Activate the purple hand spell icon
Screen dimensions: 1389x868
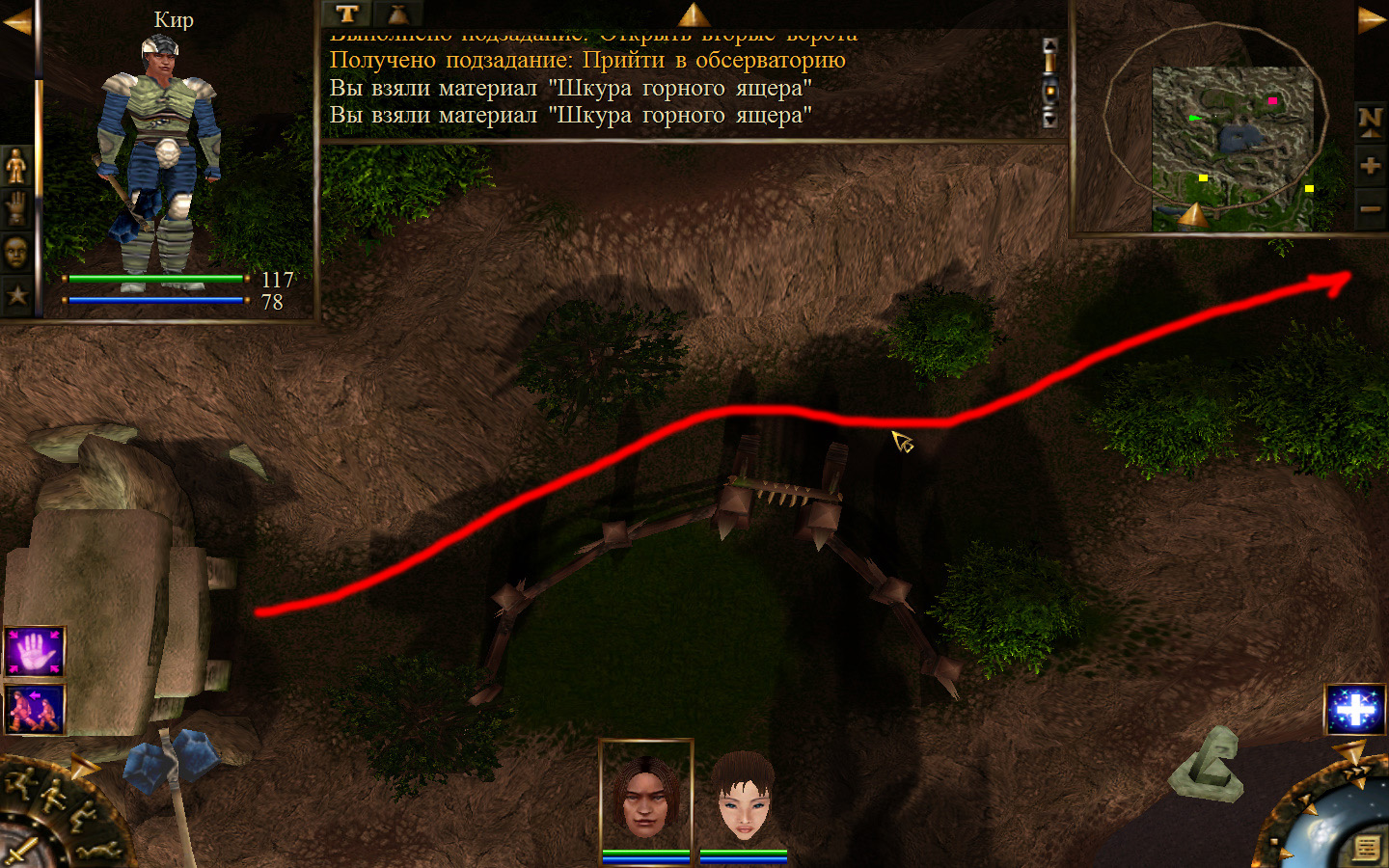pos(35,653)
